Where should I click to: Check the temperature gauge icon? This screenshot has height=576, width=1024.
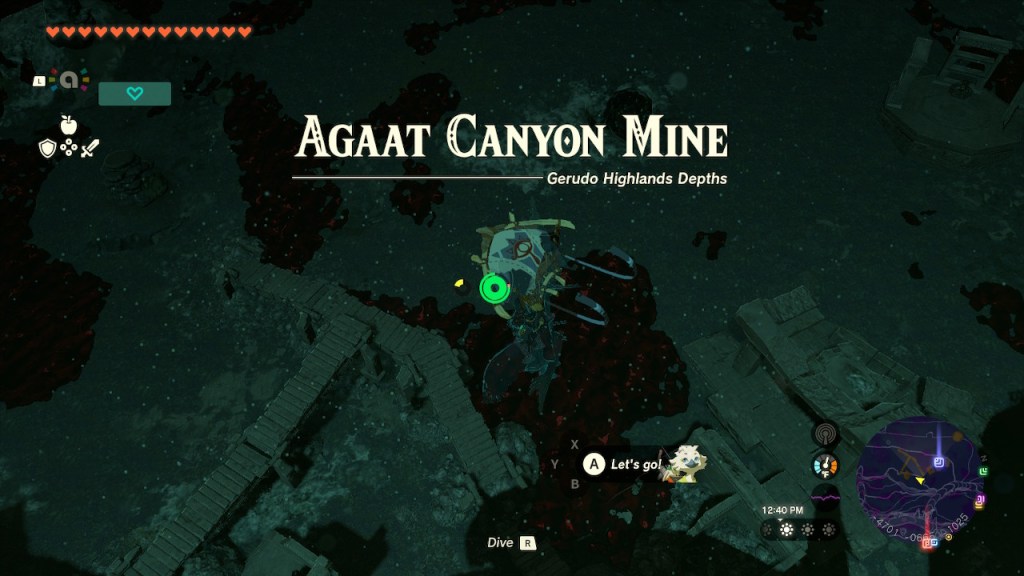[826, 465]
